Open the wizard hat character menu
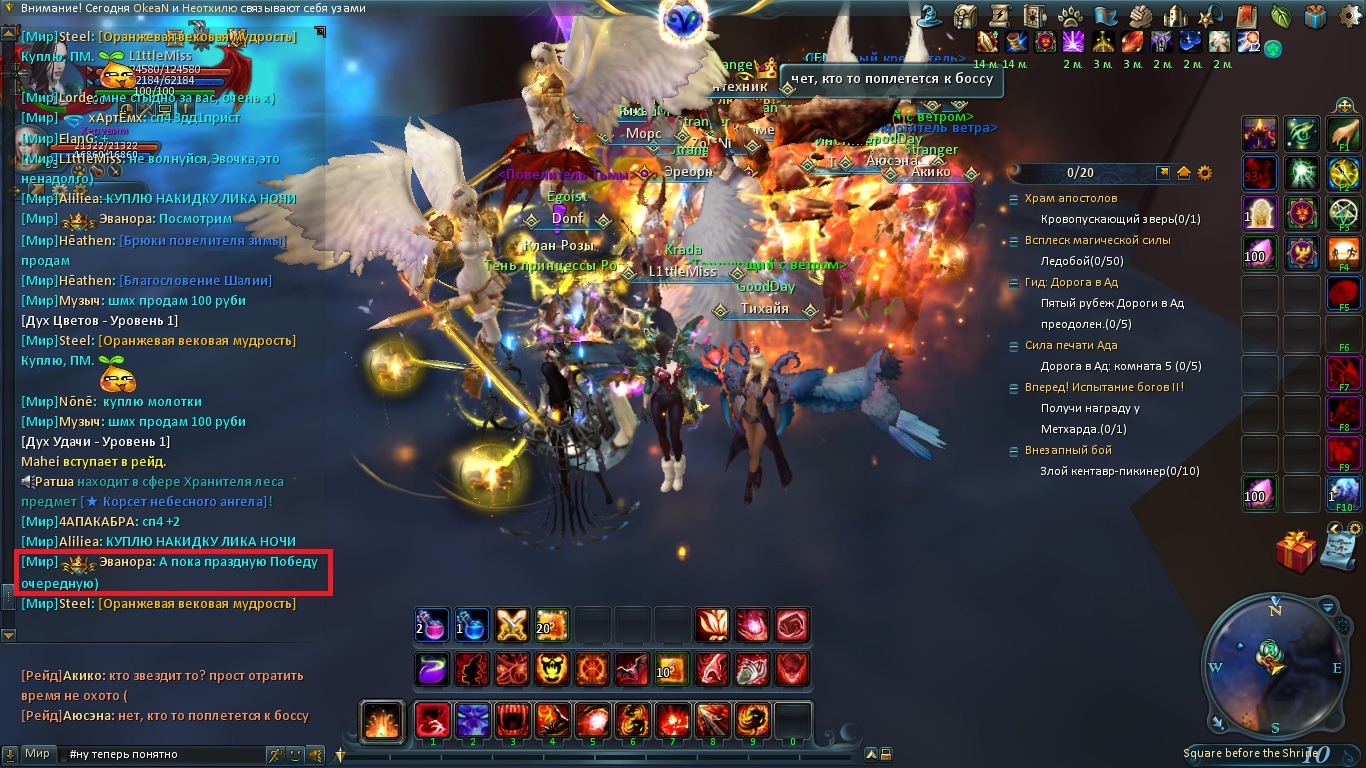Screen dimensions: 1366x768 tap(929, 15)
